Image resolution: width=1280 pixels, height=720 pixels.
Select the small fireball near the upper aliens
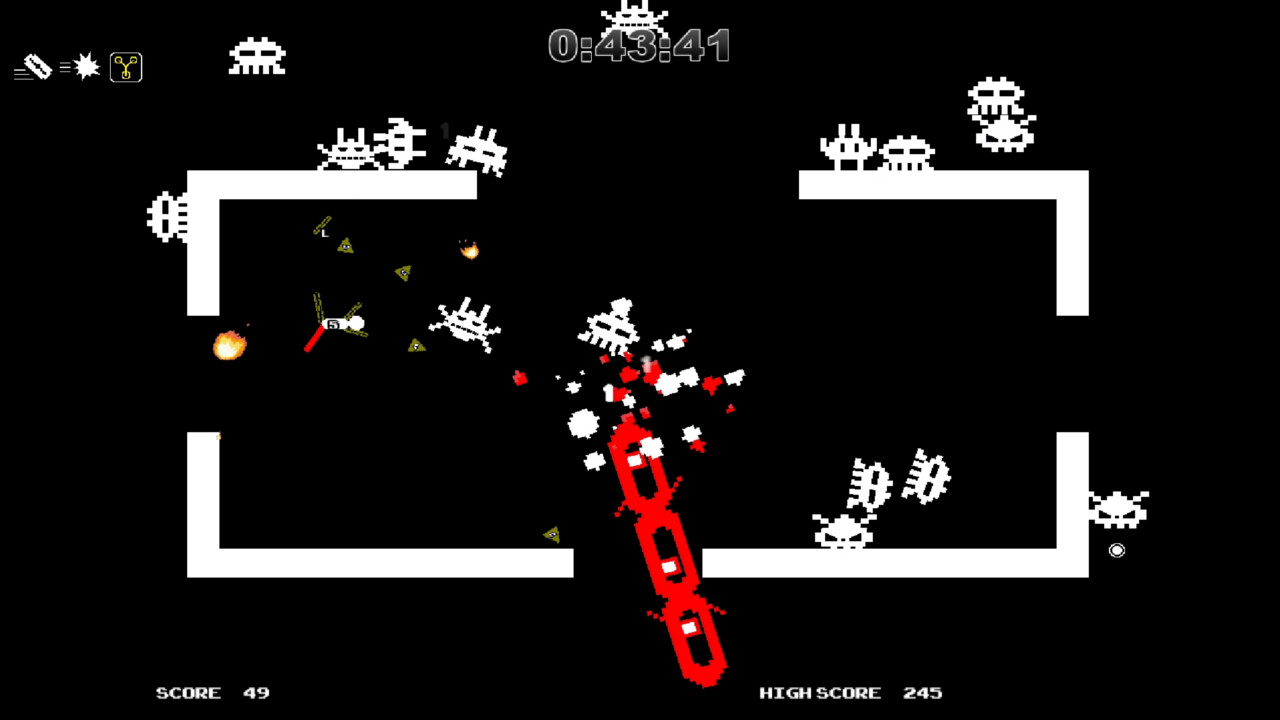click(468, 249)
